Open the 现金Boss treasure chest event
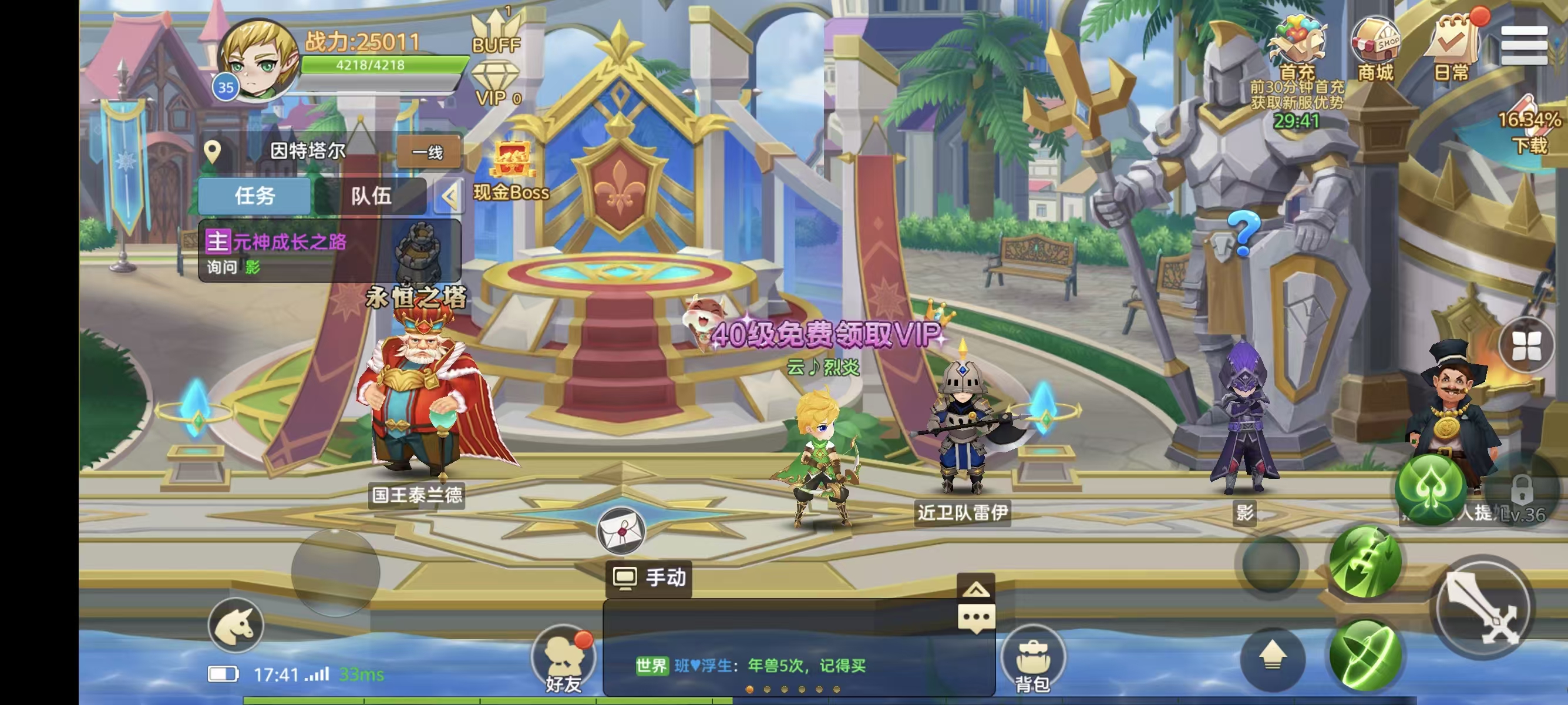This screenshot has height=705, width=1568. [513, 170]
